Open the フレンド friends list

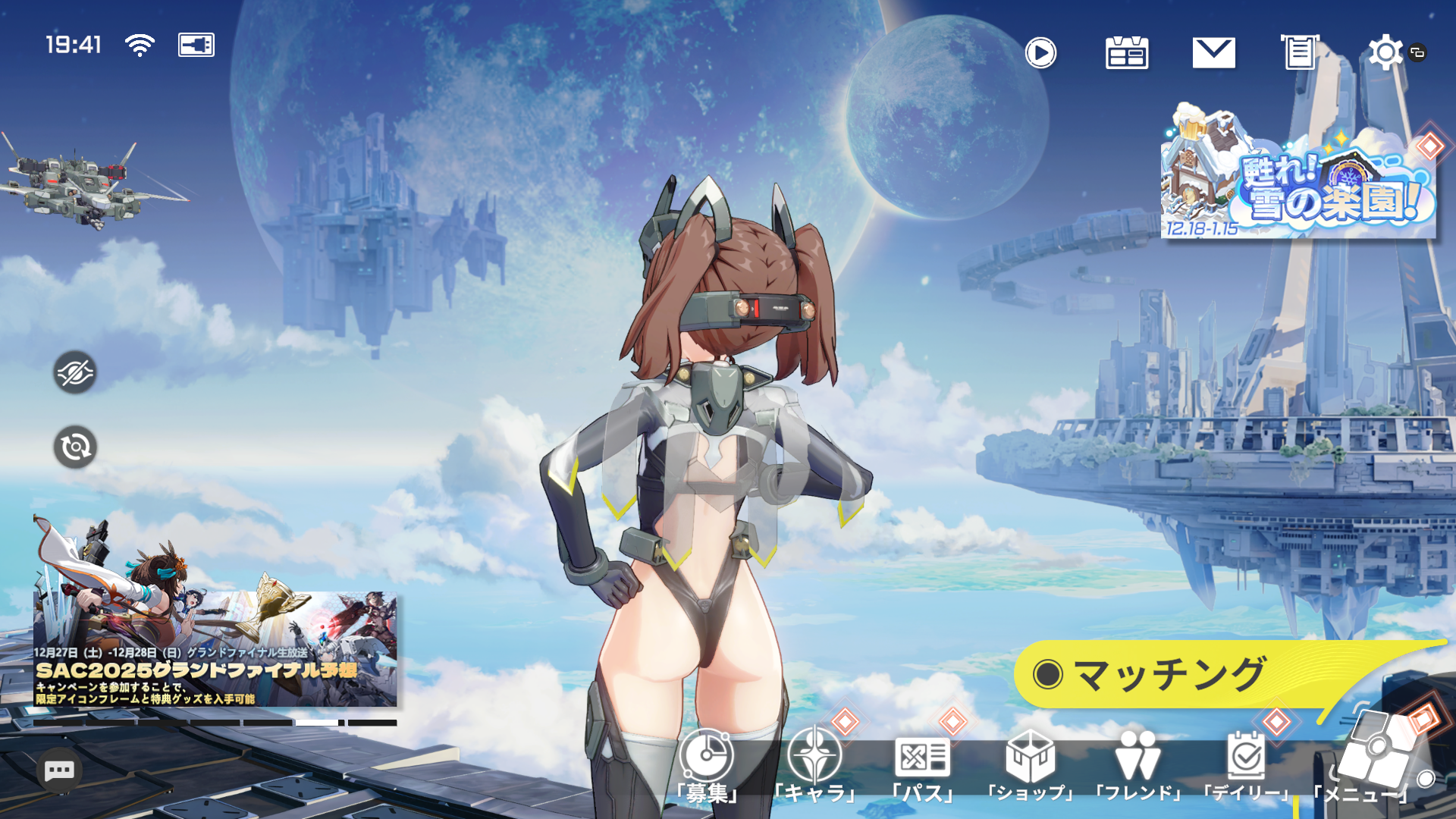point(1138,764)
